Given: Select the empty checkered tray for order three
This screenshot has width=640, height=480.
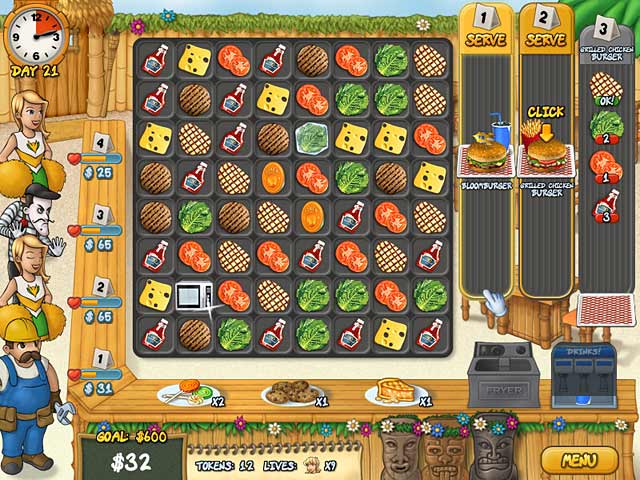Looking at the screenshot, I should (x=605, y=311).
